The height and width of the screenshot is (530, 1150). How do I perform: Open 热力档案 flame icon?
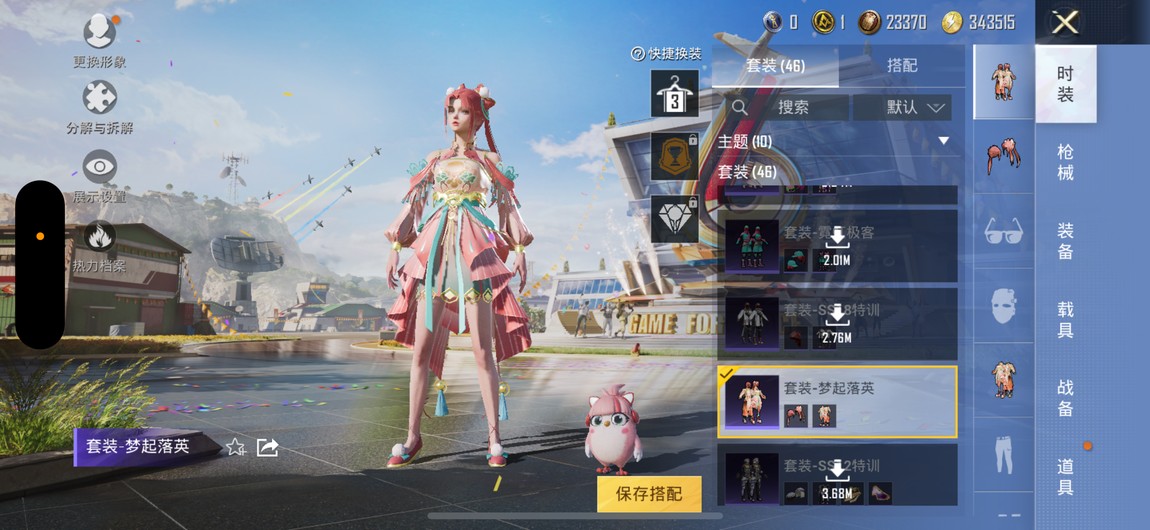coord(99,243)
